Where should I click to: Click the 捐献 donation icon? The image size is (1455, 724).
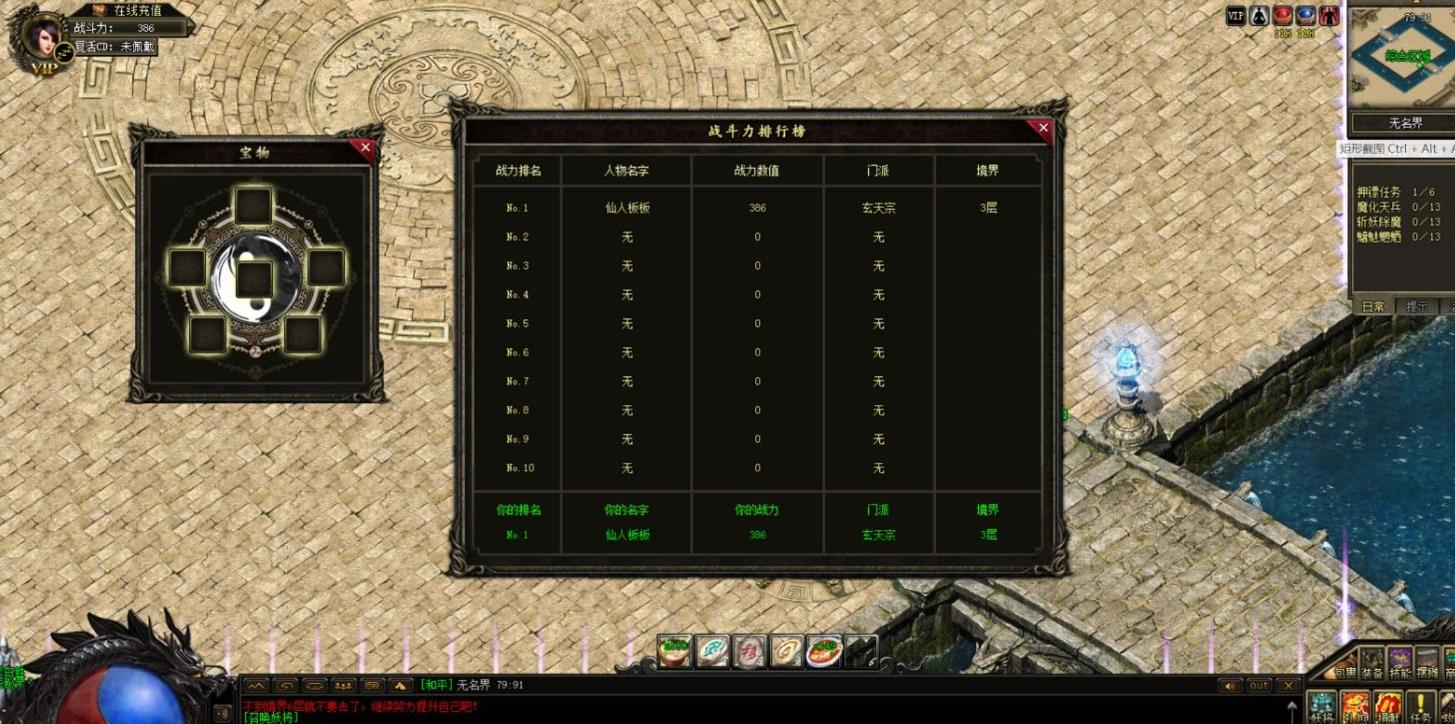(x=1388, y=704)
